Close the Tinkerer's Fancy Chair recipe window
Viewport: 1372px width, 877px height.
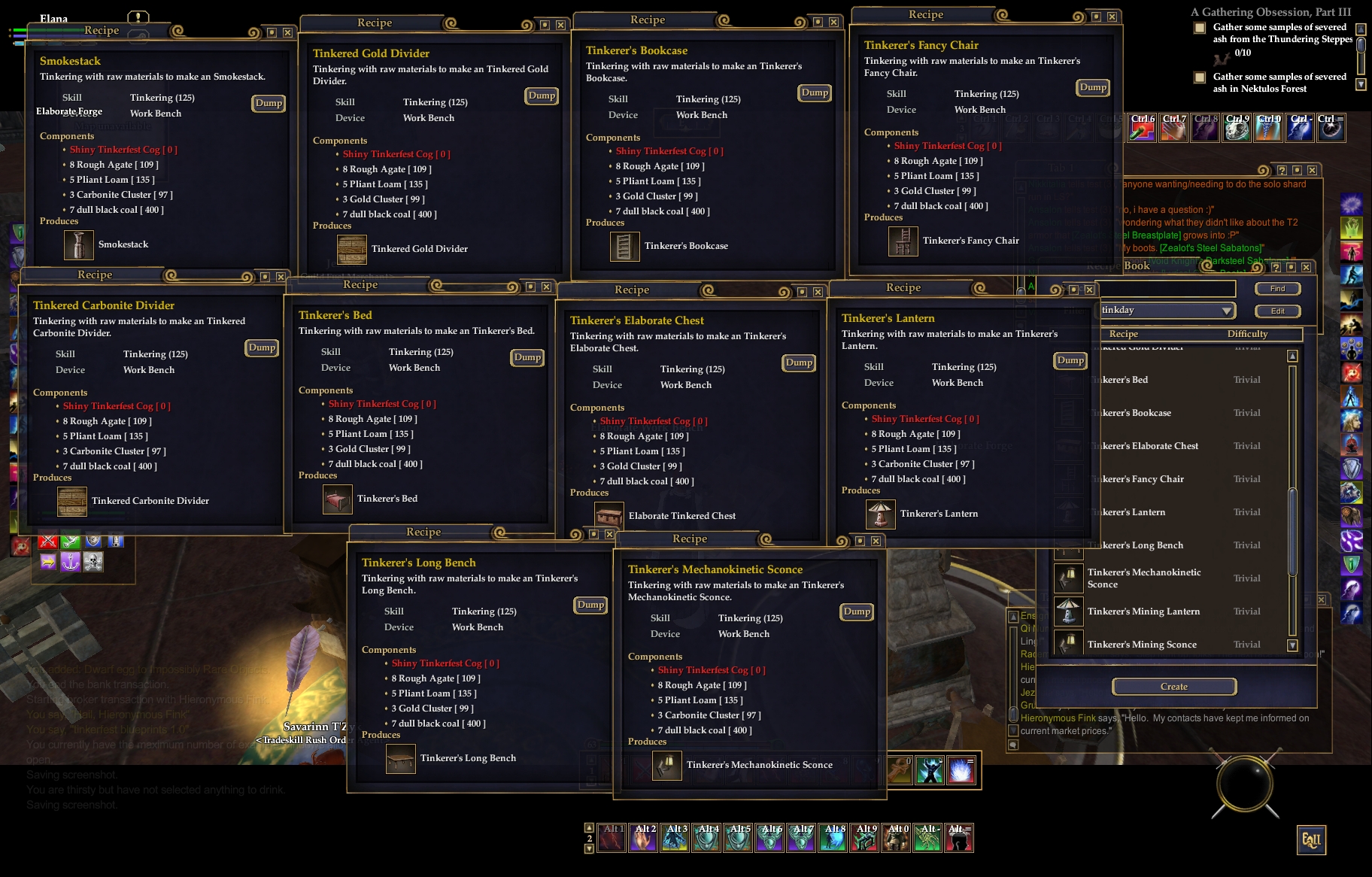(1112, 17)
